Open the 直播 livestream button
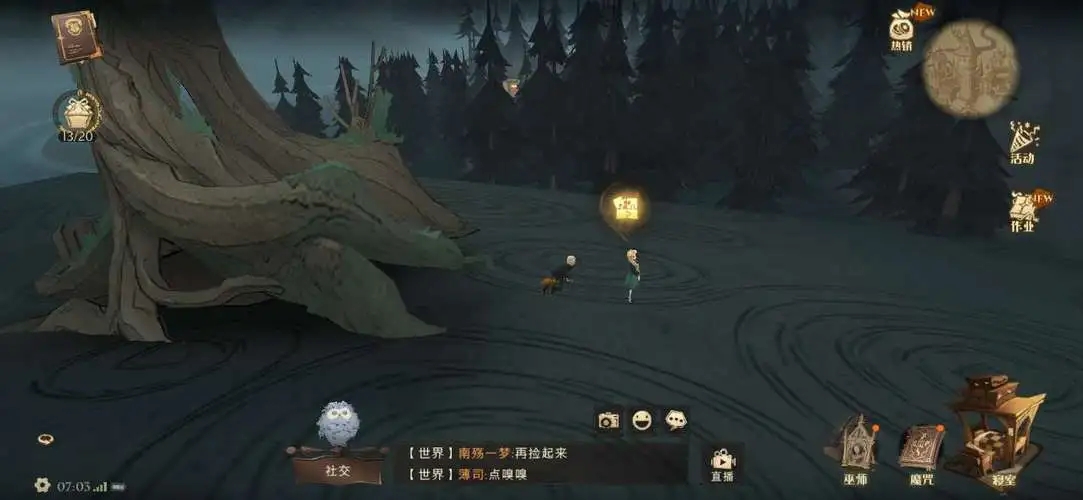The image size is (1083, 500). [x=722, y=465]
